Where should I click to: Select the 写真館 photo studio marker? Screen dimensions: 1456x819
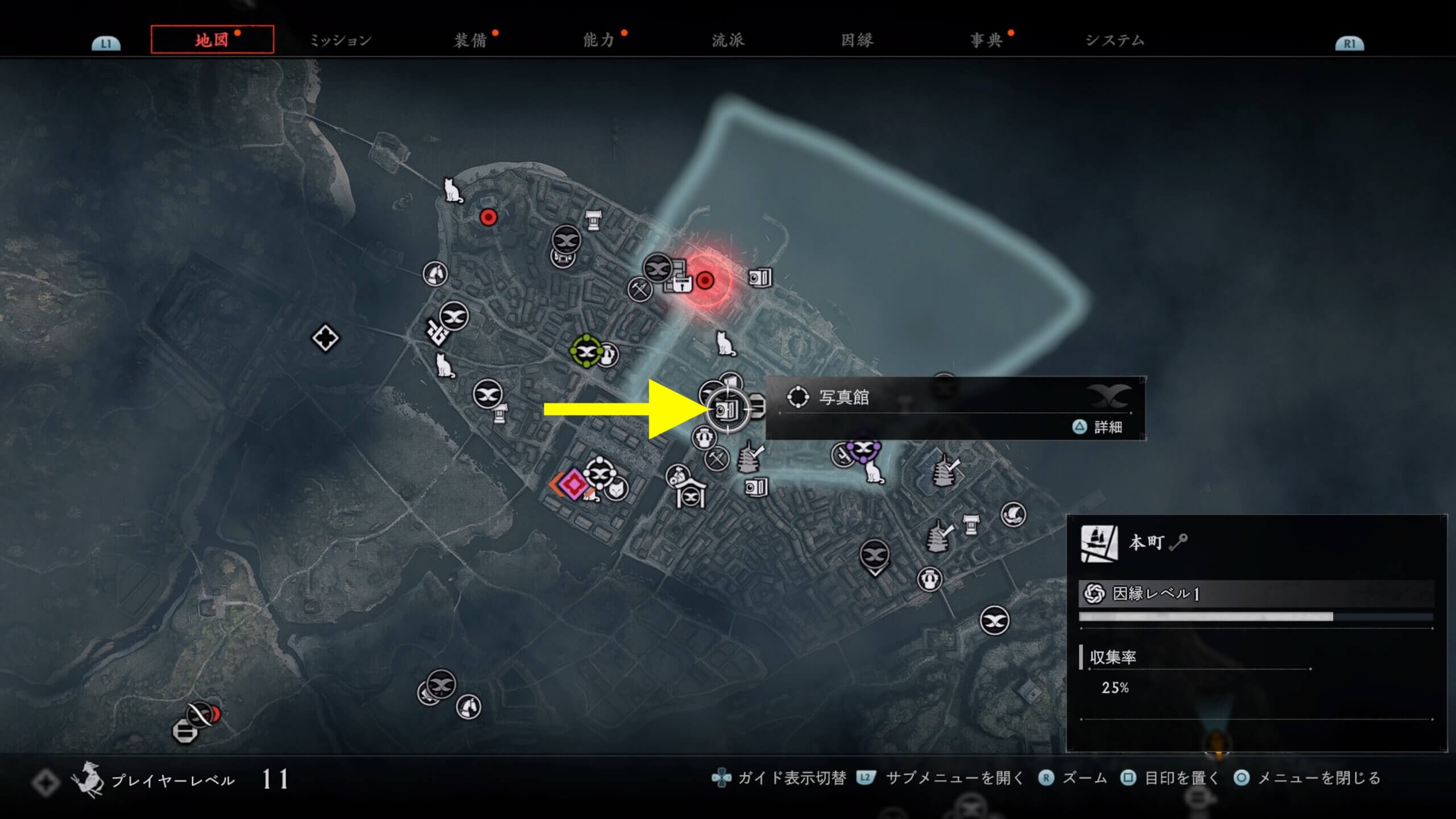727,409
